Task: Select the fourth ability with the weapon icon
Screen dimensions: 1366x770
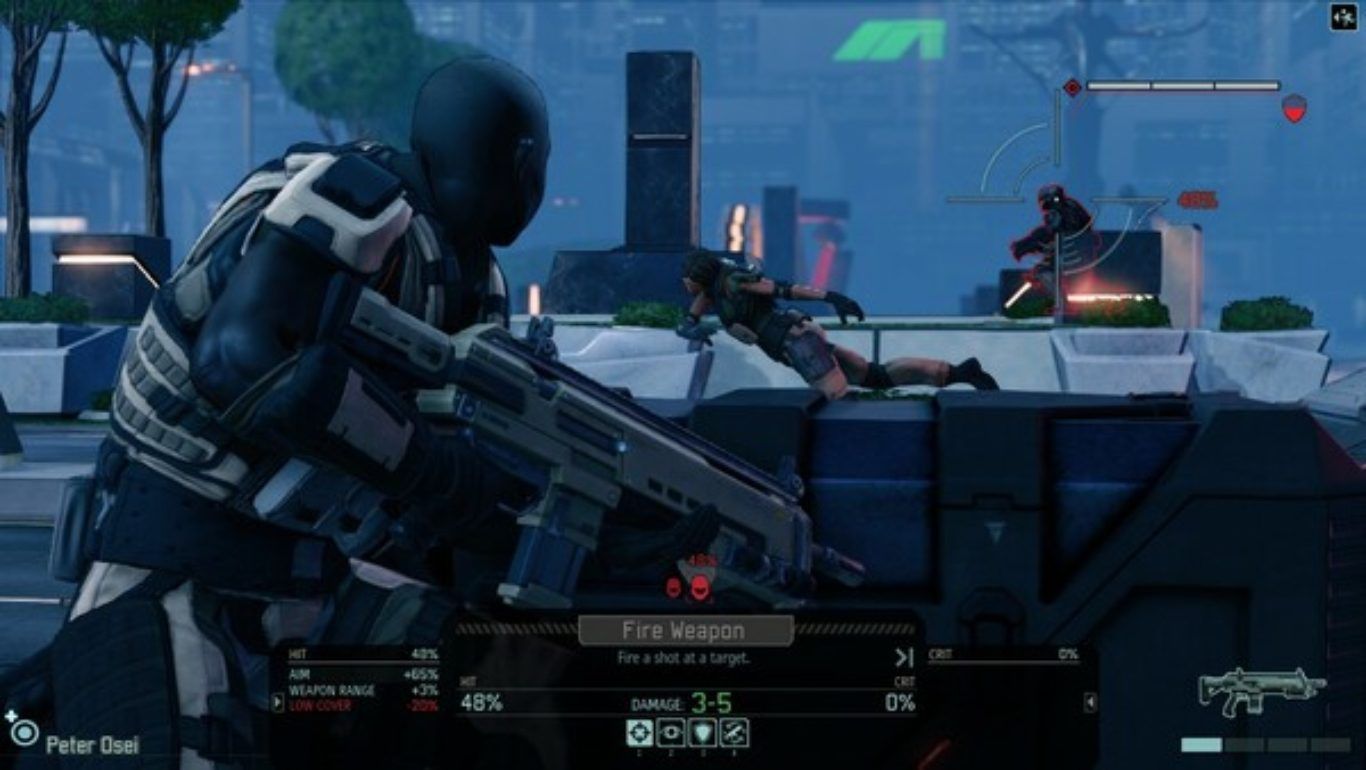Action: (x=735, y=733)
